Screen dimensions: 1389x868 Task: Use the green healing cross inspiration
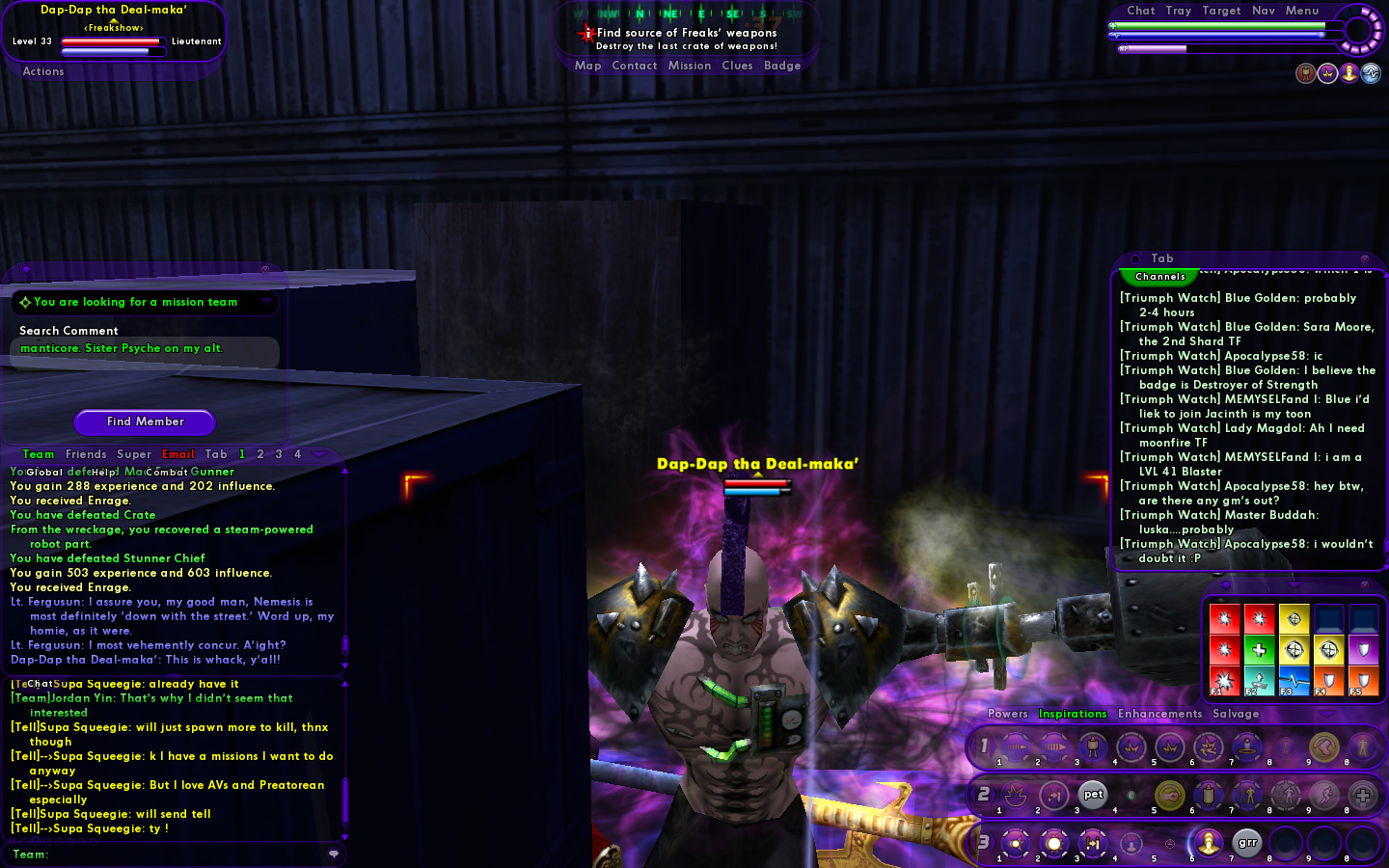click(x=1259, y=650)
